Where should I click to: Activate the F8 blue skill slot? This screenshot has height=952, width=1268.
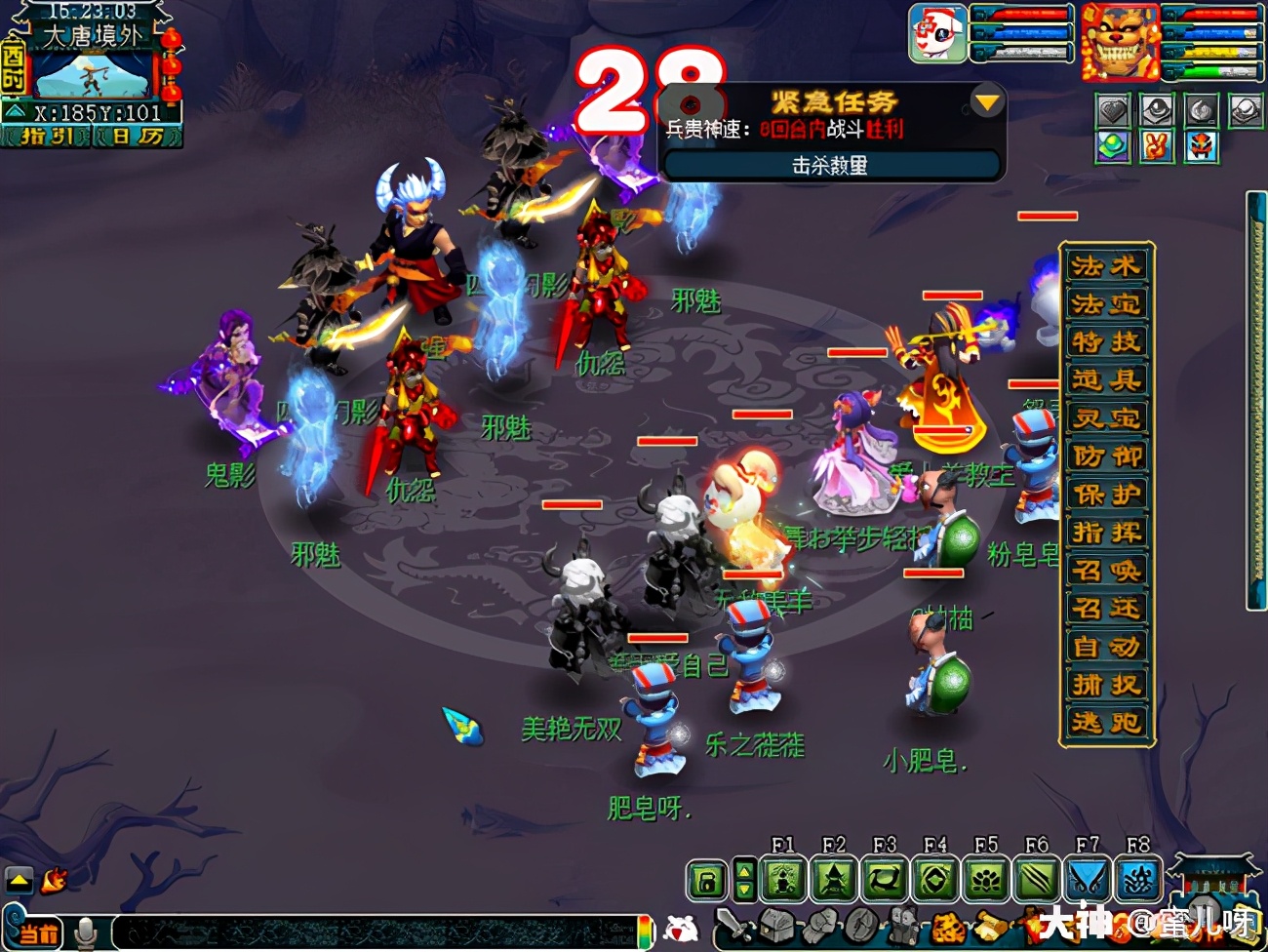[1138, 881]
